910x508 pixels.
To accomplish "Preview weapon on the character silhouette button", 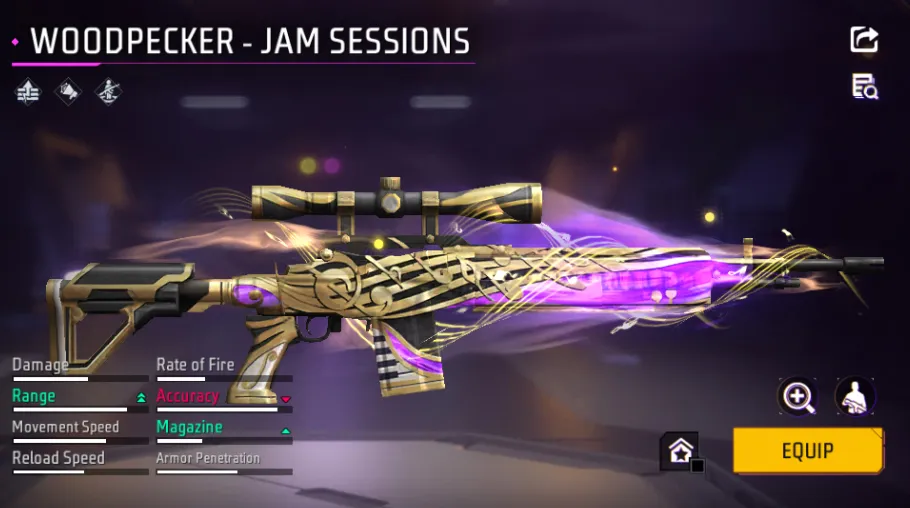I will coord(855,397).
